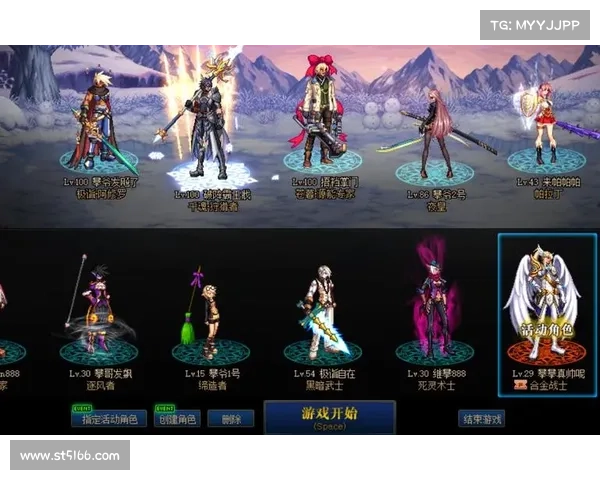Open the 创建角色 character creation
This screenshot has height=480, width=600.
click(x=176, y=419)
